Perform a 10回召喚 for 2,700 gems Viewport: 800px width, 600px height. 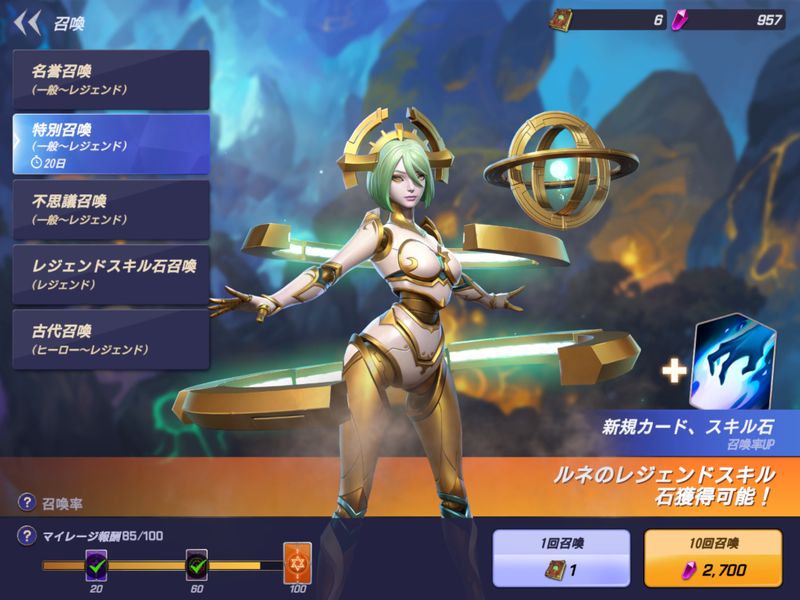point(714,558)
